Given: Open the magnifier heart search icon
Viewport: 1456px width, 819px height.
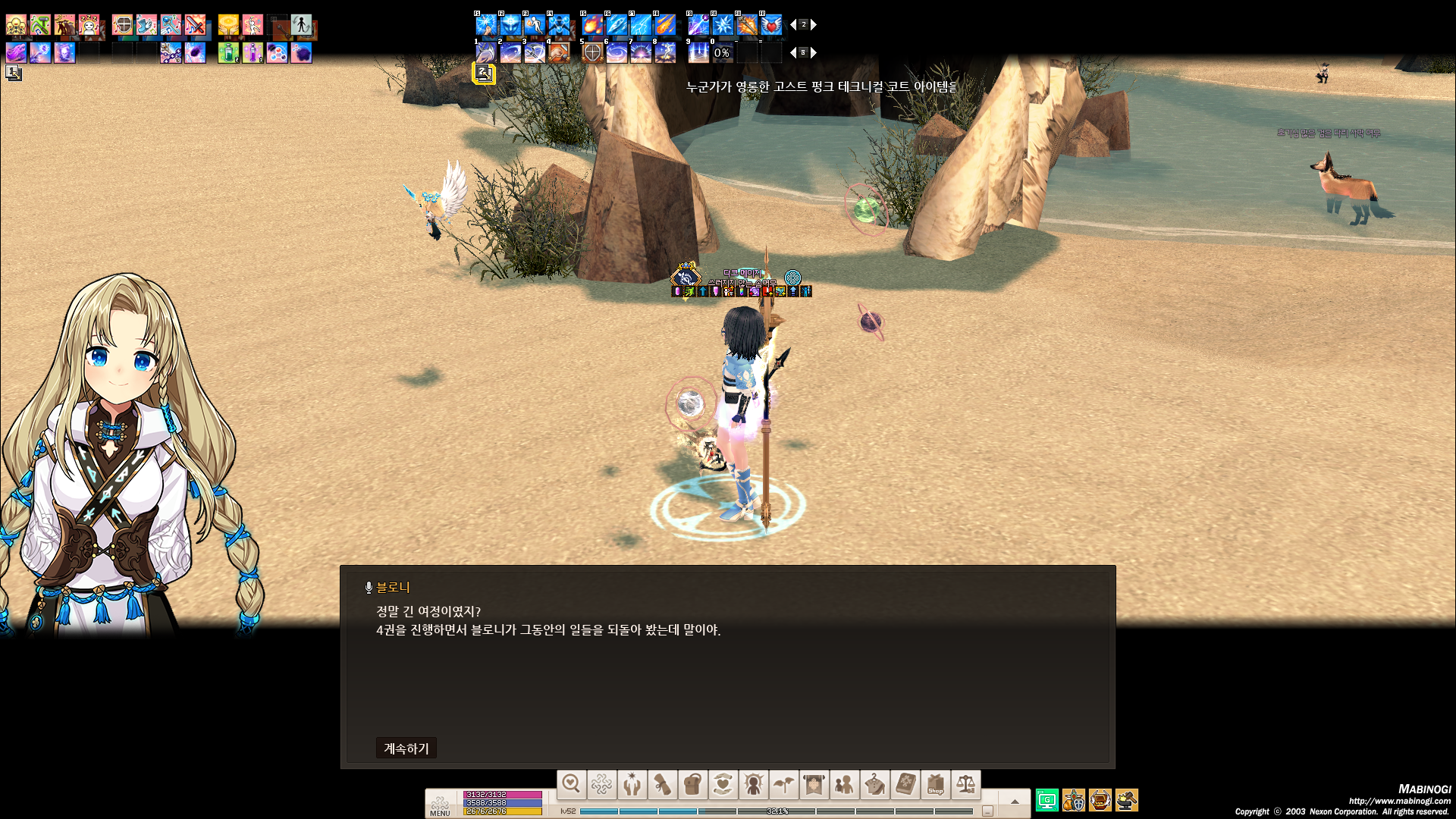Looking at the screenshot, I should [x=571, y=784].
